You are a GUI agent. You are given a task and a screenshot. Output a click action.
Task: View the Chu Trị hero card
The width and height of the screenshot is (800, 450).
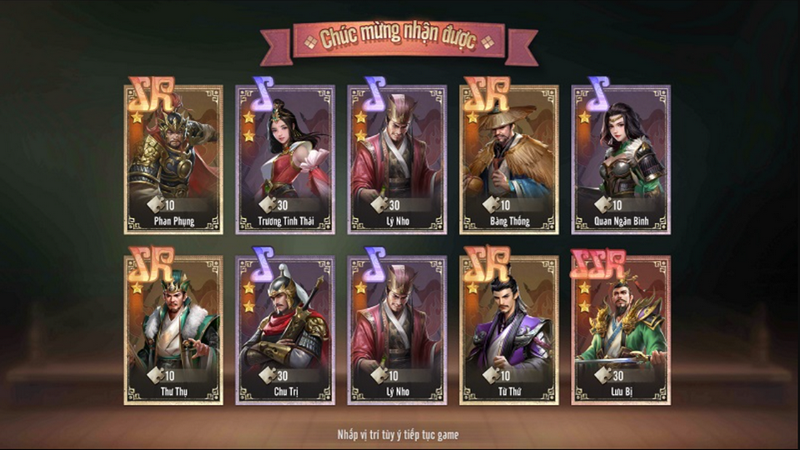tap(285, 330)
